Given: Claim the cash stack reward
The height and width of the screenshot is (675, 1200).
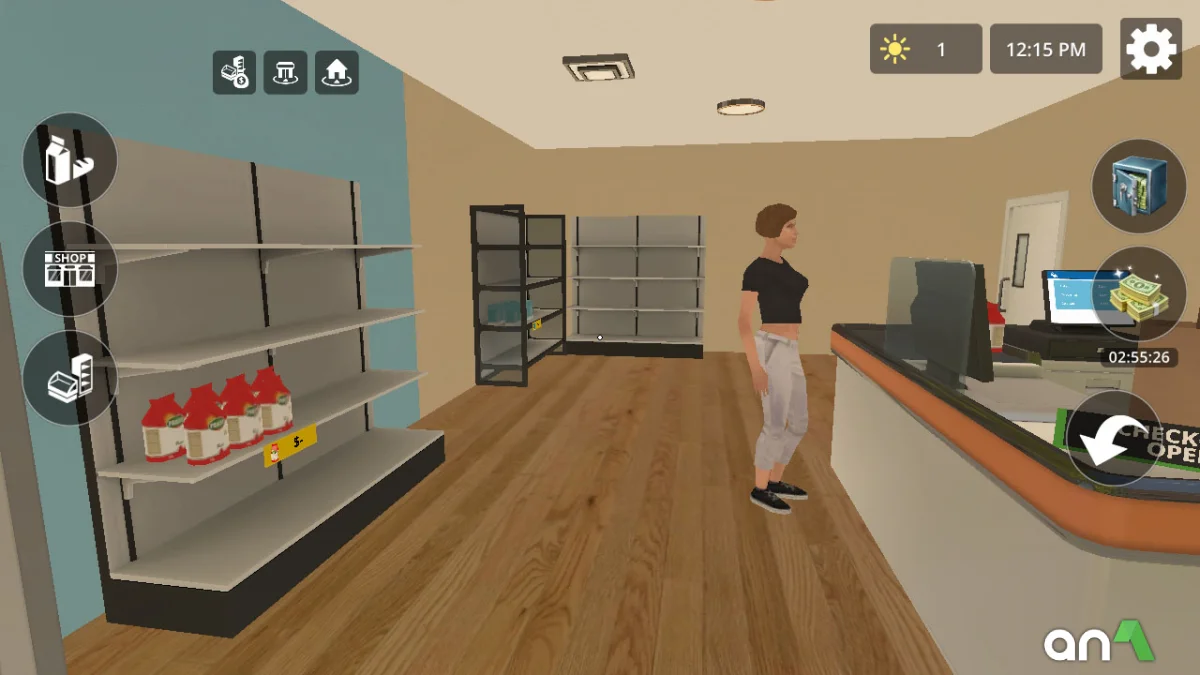Looking at the screenshot, I should coord(1138,294).
